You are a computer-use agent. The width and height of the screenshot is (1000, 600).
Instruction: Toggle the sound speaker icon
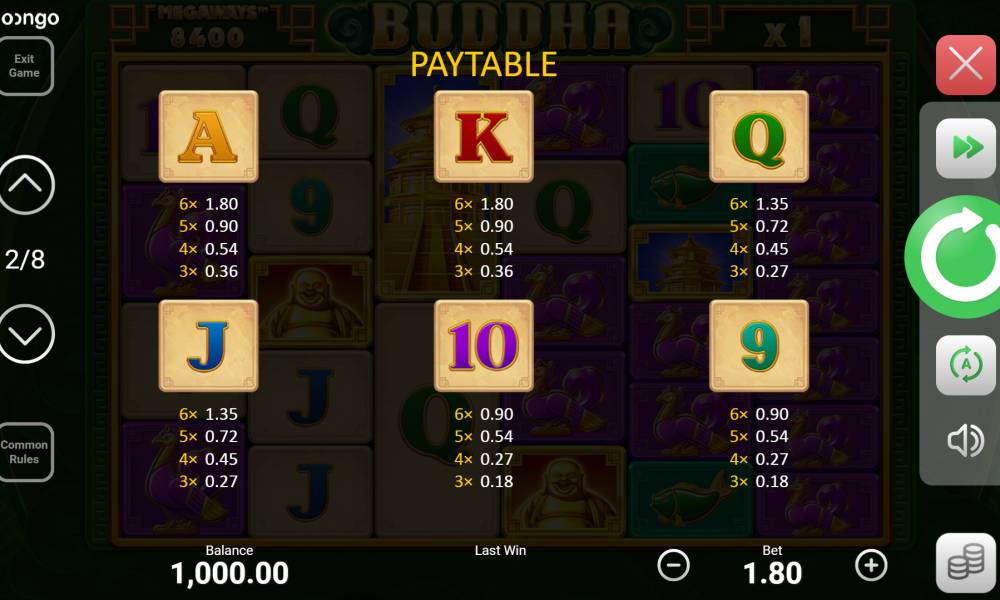(x=965, y=441)
